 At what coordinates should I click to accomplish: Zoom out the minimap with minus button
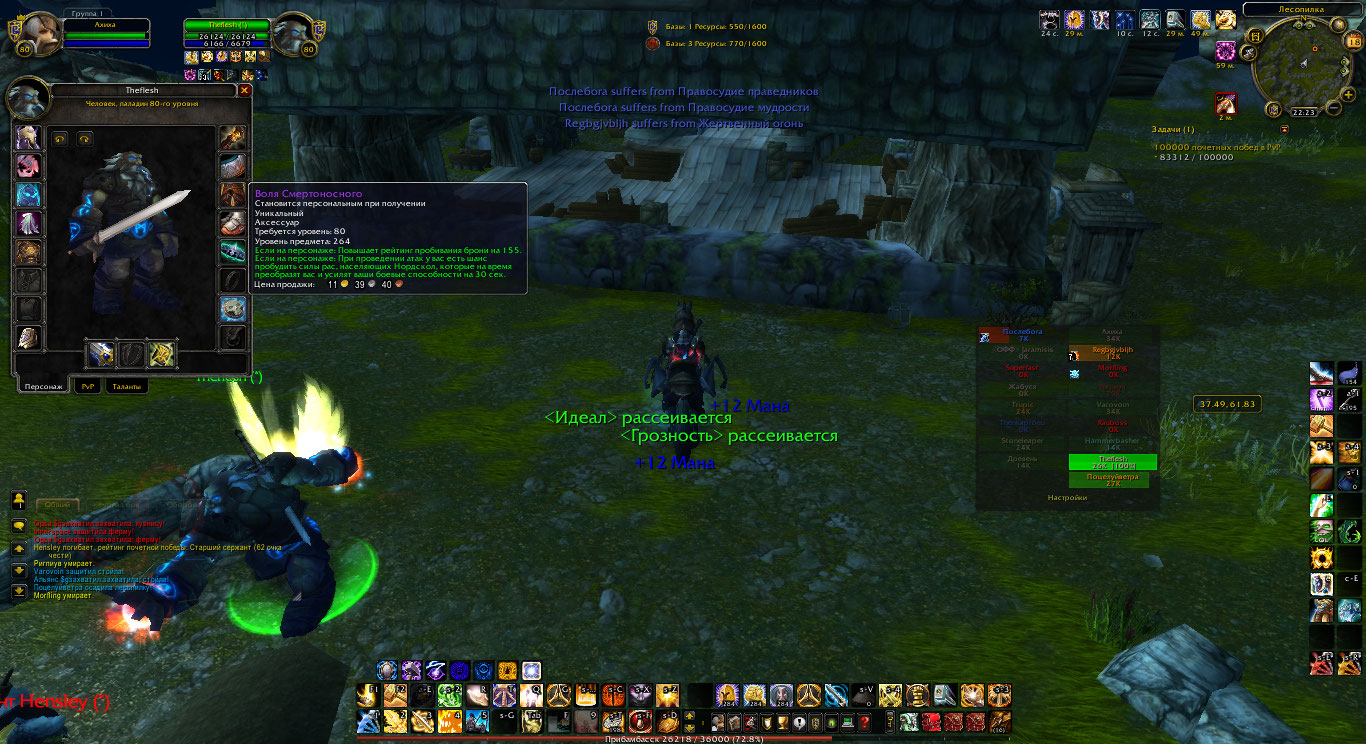click(x=1333, y=108)
